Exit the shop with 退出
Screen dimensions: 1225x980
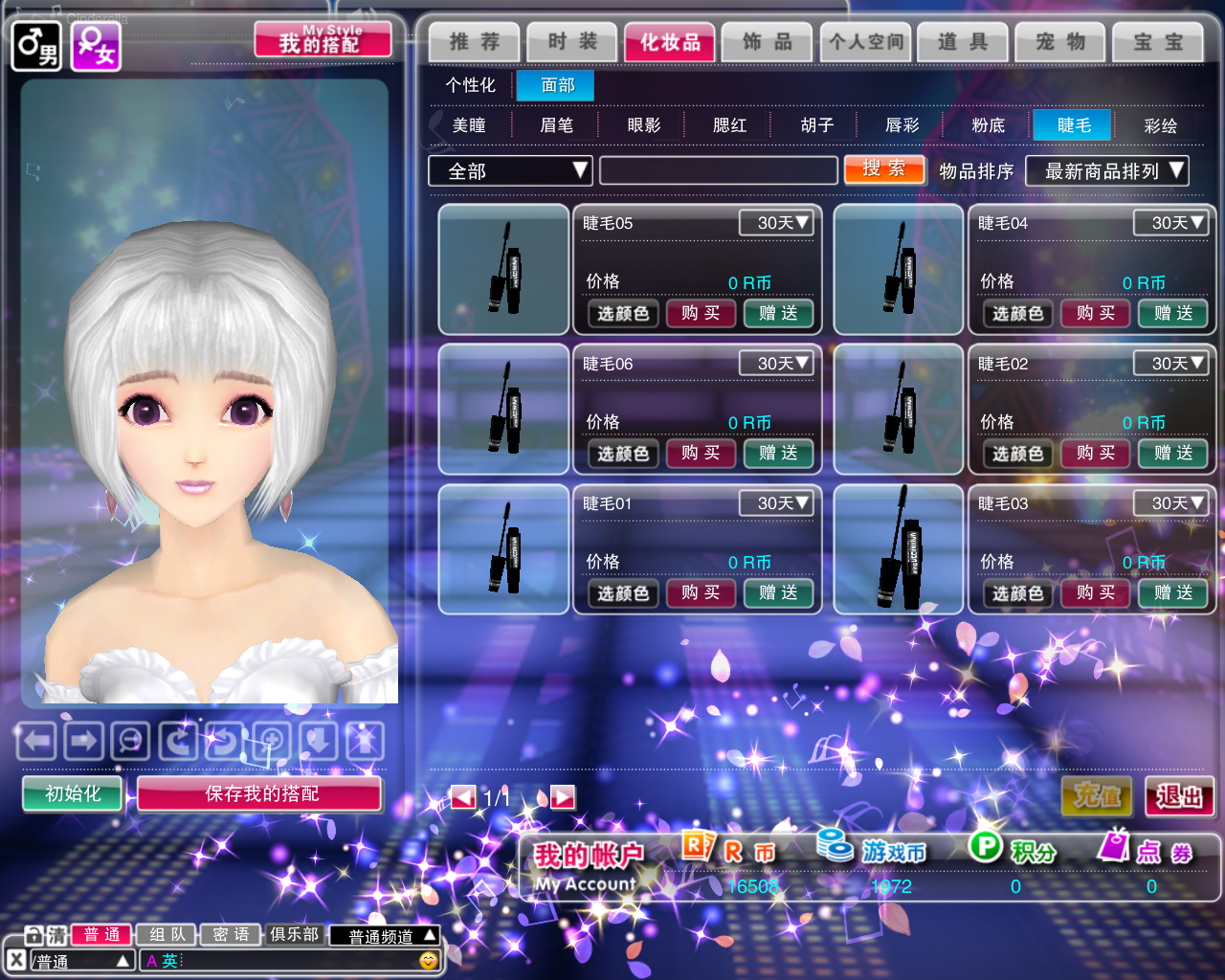[x=1179, y=796]
